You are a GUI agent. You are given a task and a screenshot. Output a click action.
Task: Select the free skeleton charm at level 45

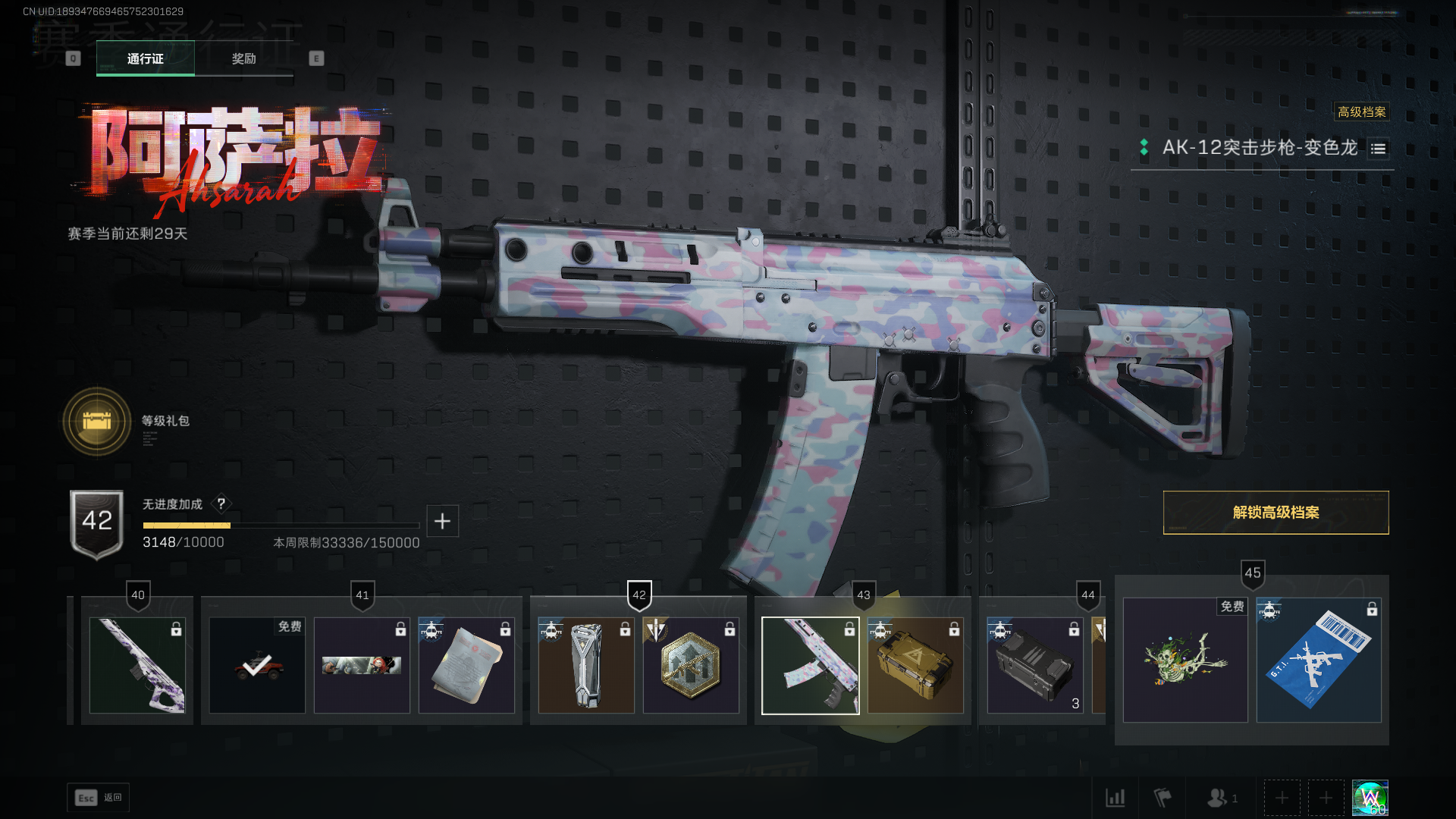[x=1185, y=660]
